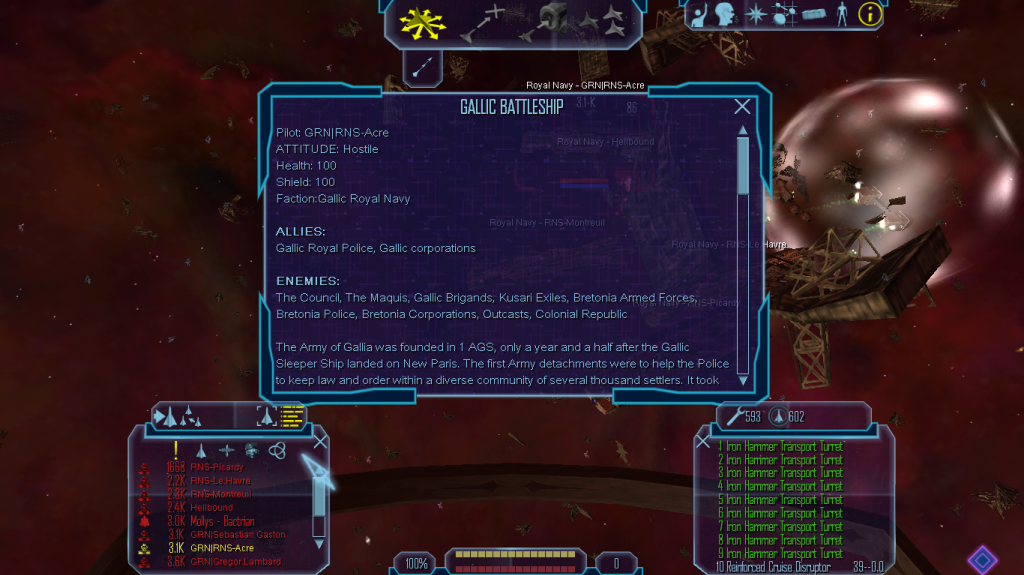This screenshot has width=1024, height=575.
Task: Select RNS-Picardy in the contact list
Action: pyautogui.click(x=217, y=467)
